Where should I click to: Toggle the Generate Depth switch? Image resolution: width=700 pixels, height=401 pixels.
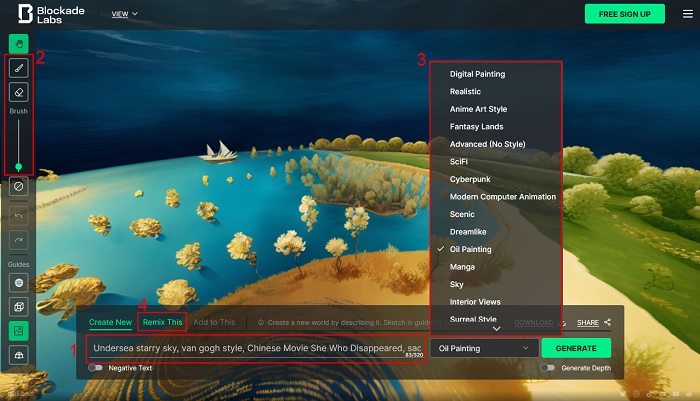(548, 368)
